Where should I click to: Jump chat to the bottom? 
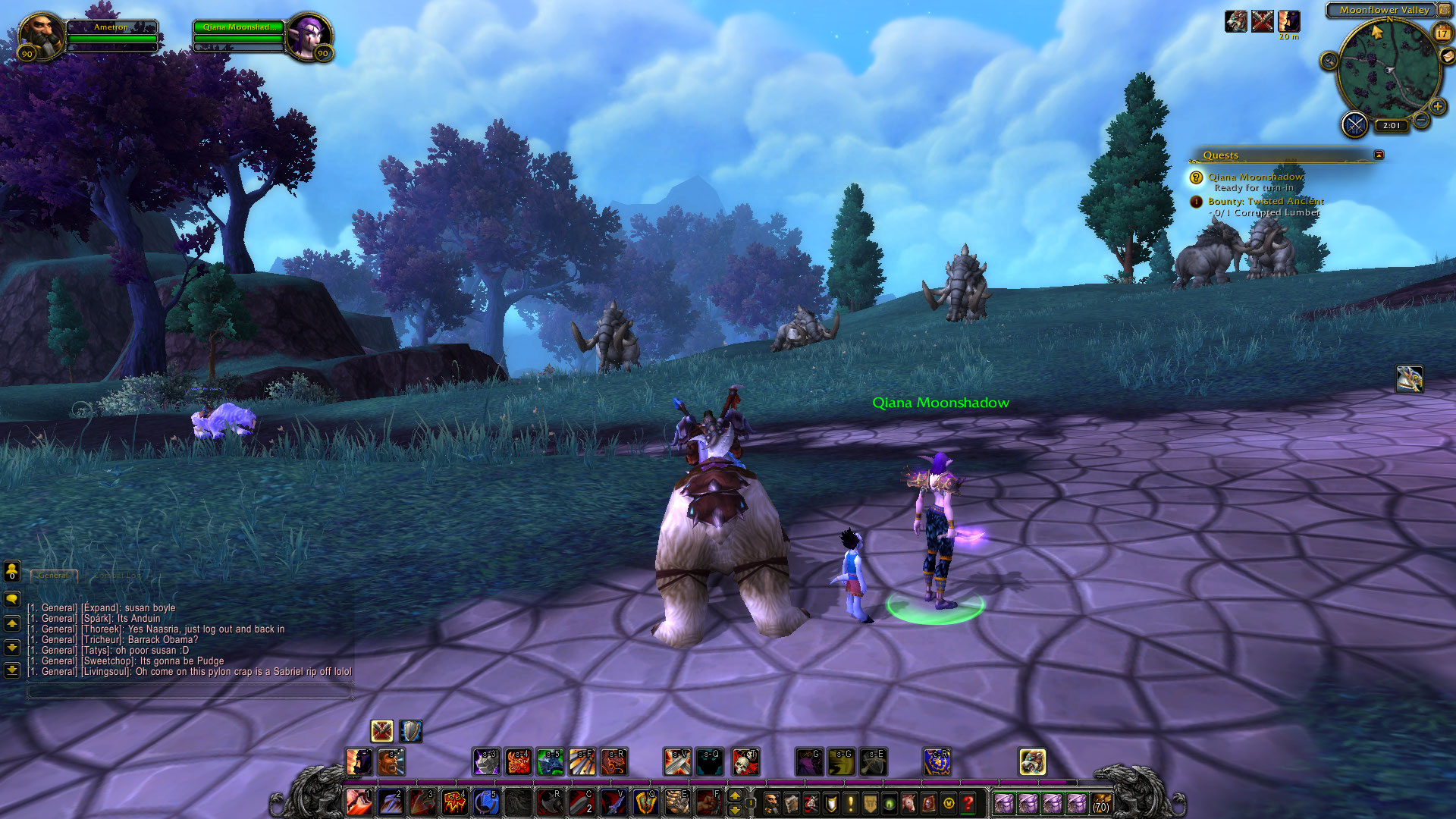click(12, 670)
